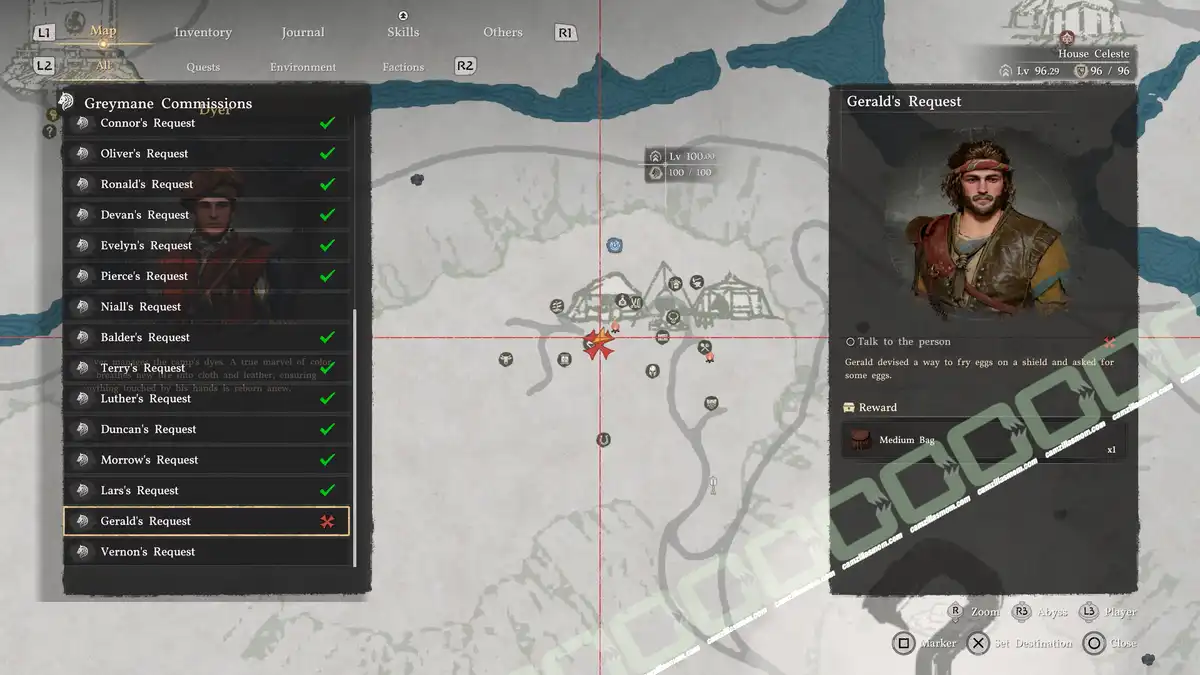The width and height of the screenshot is (1200, 675).
Task: Click the Medium Bag reward item
Action: click(x=984, y=440)
